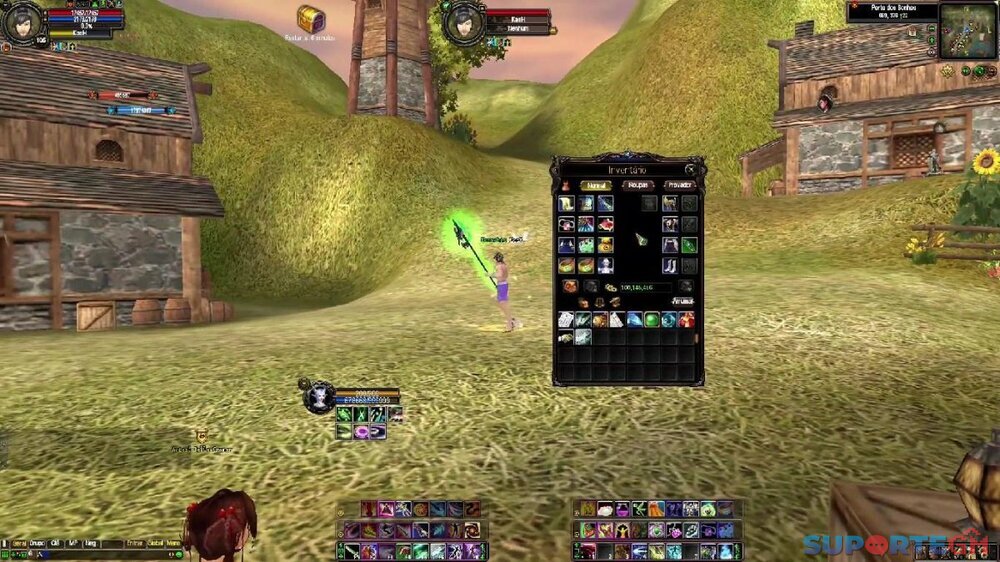Select the Grupo chat tab
1000x562 pixels.
click(x=38, y=542)
